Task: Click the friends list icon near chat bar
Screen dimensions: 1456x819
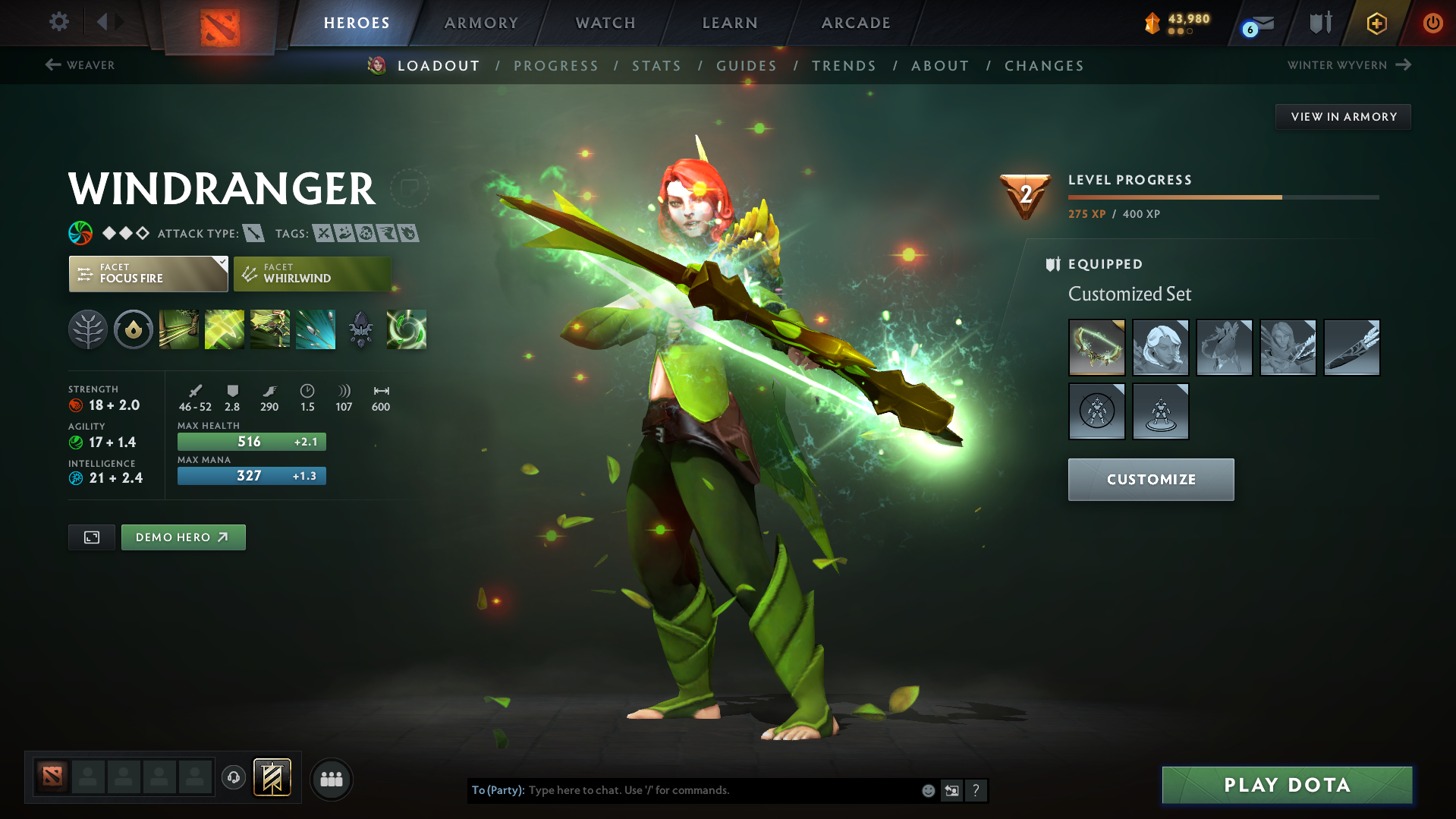Action: [332, 779]
